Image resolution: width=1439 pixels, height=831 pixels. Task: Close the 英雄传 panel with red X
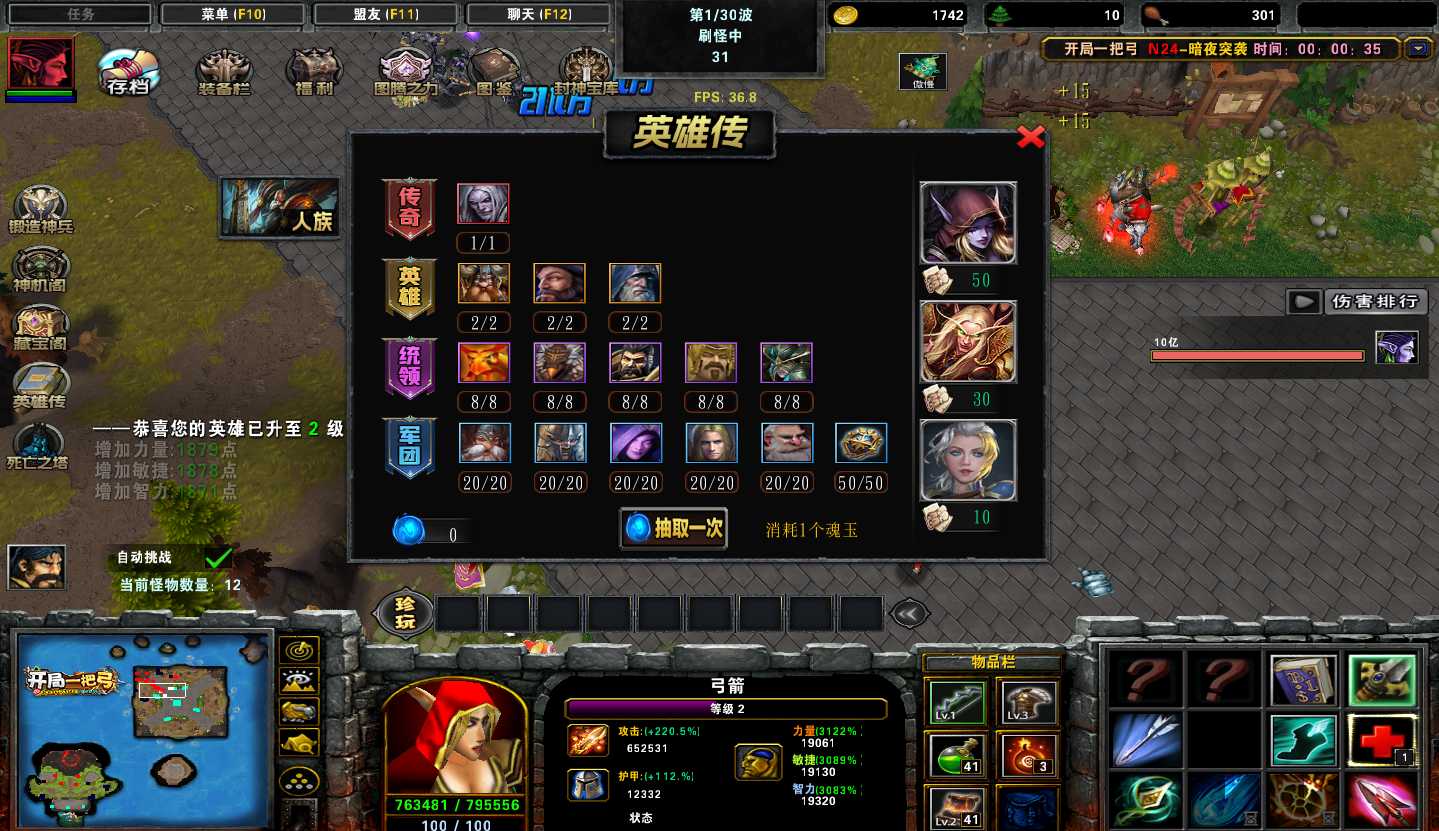[1030, 138]
